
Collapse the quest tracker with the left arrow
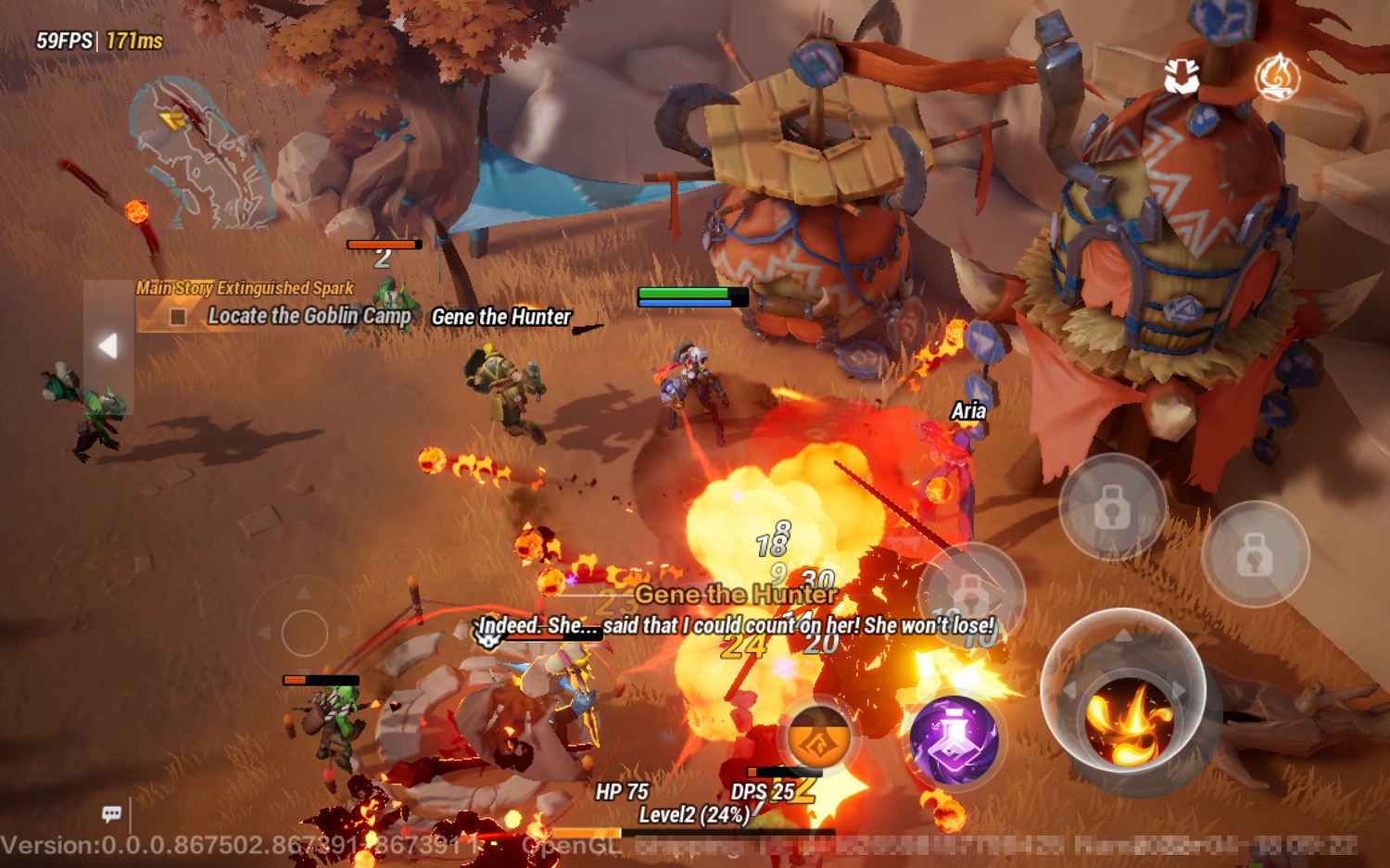[x=108, y=346]
